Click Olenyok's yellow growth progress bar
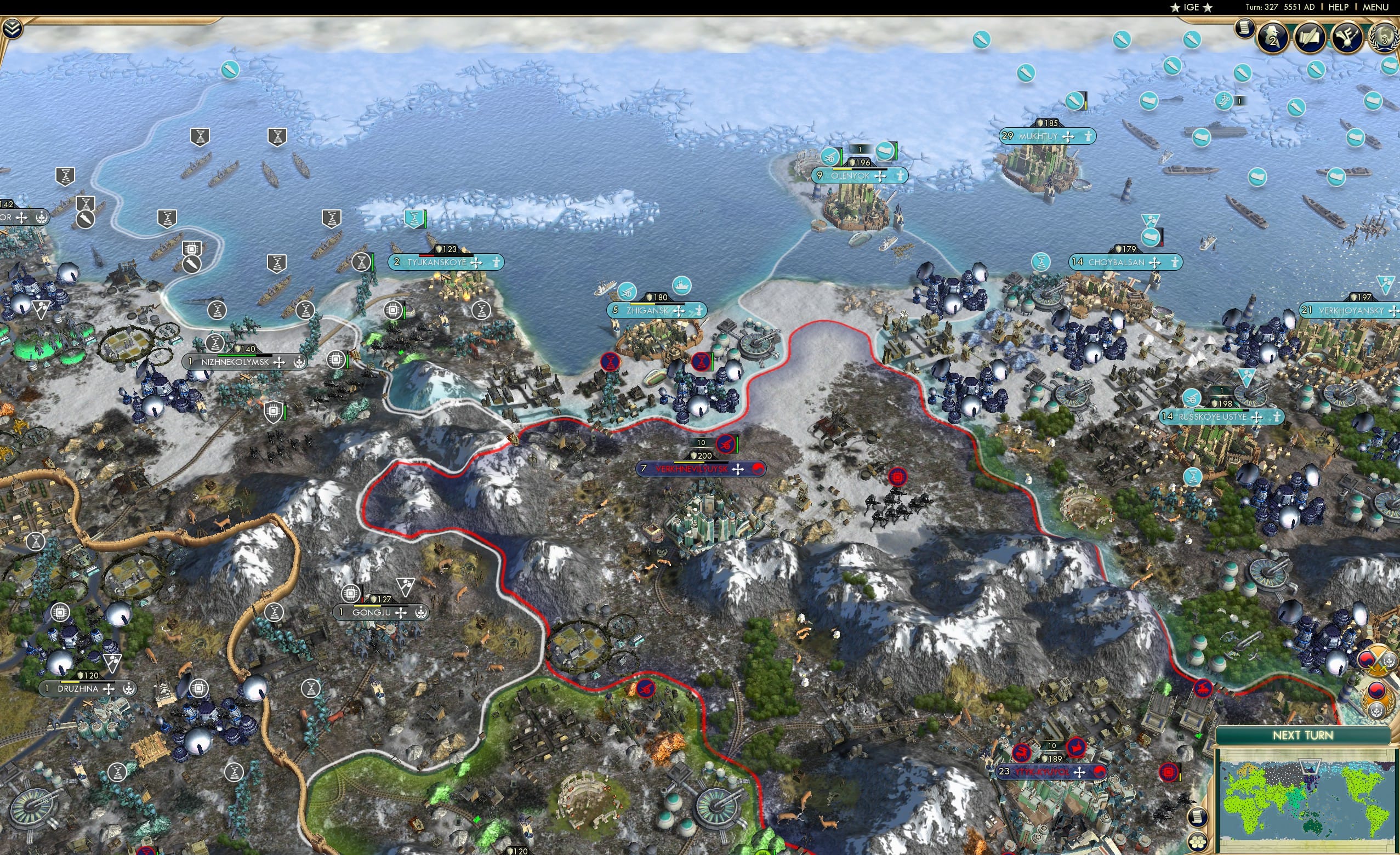This screenshot has width=1400, height=855. pos(843,170)
